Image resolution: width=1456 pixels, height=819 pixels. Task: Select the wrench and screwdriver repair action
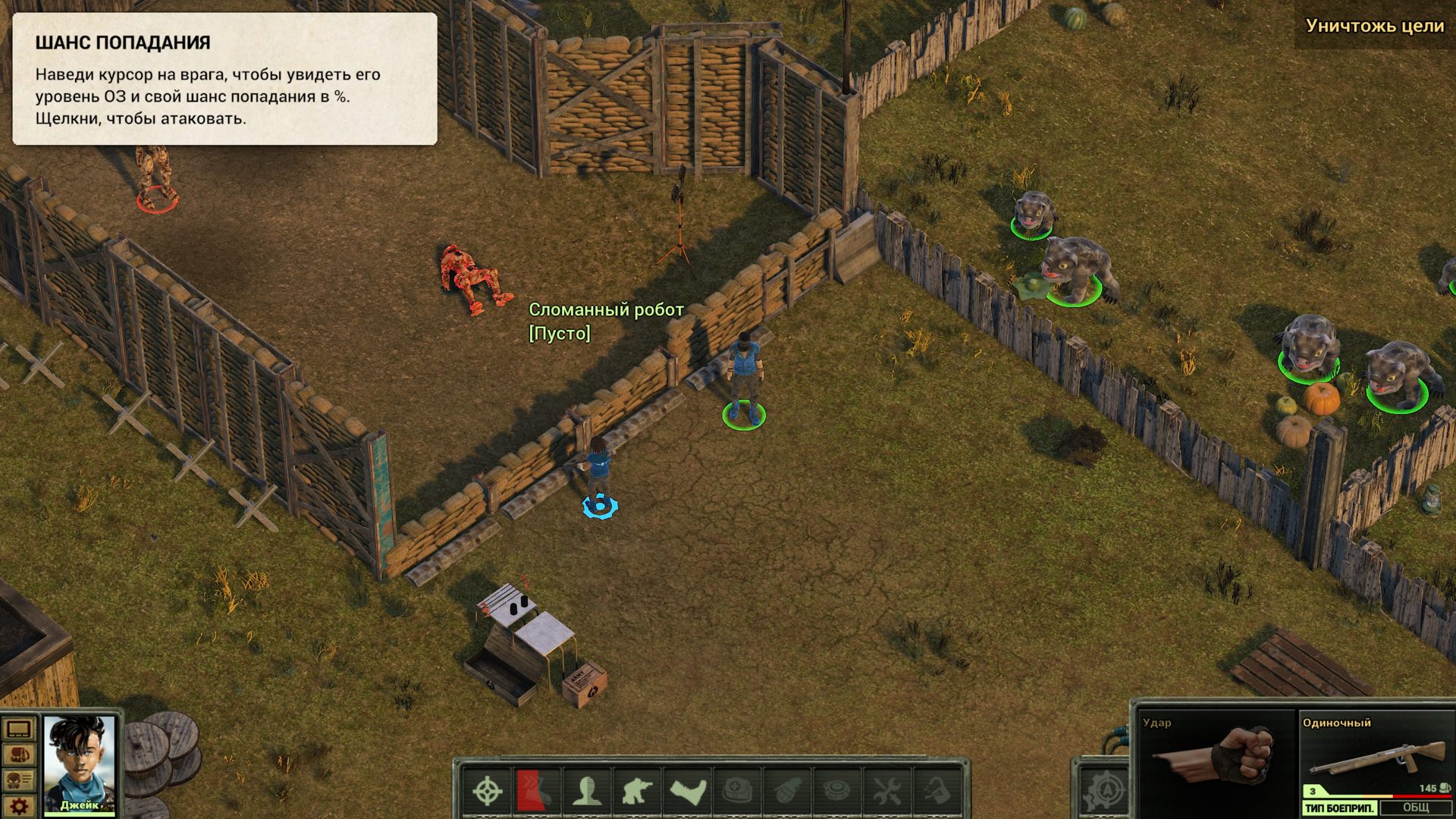[886, 791]
